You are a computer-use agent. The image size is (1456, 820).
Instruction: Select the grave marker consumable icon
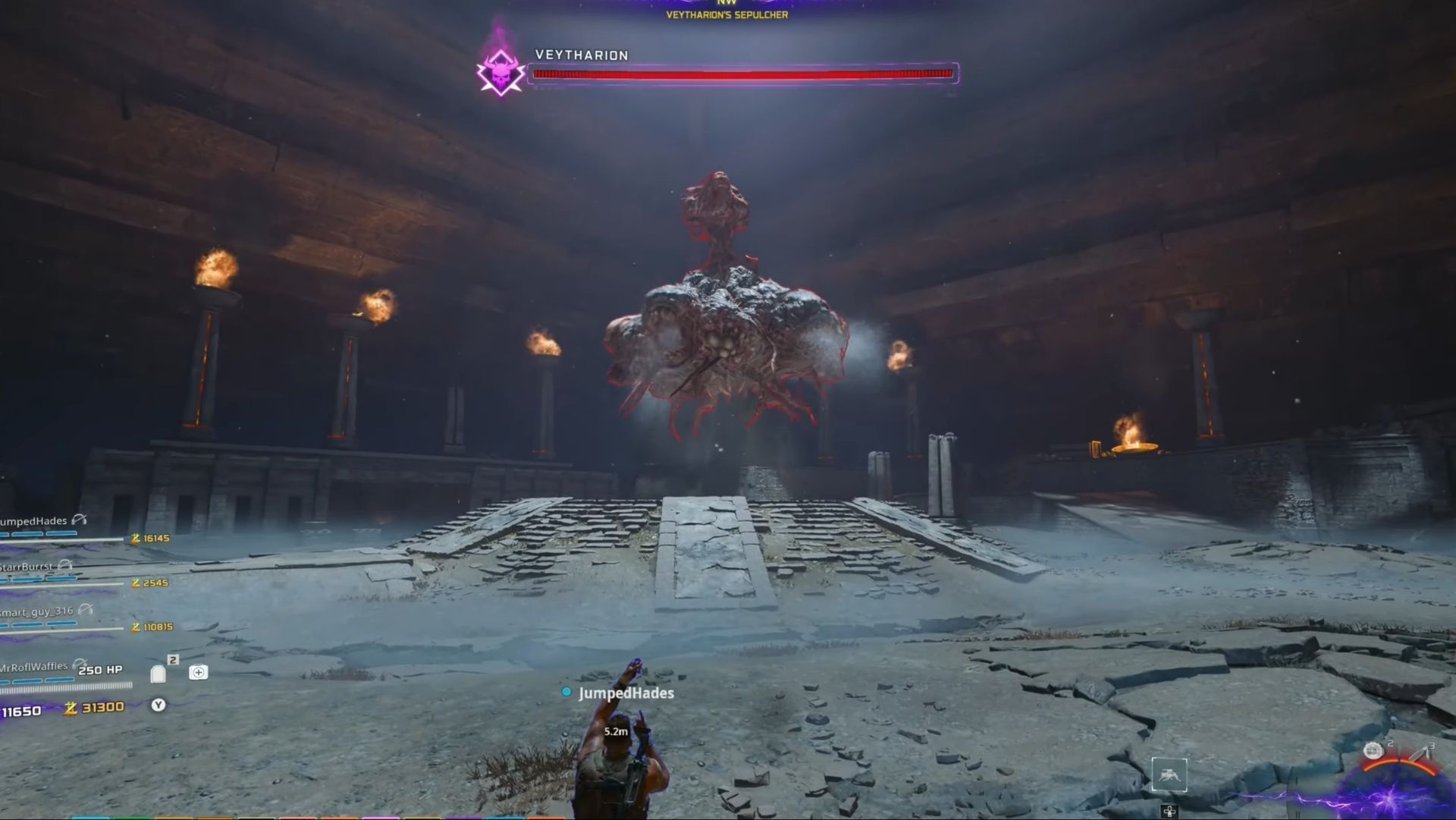[158, 674]
